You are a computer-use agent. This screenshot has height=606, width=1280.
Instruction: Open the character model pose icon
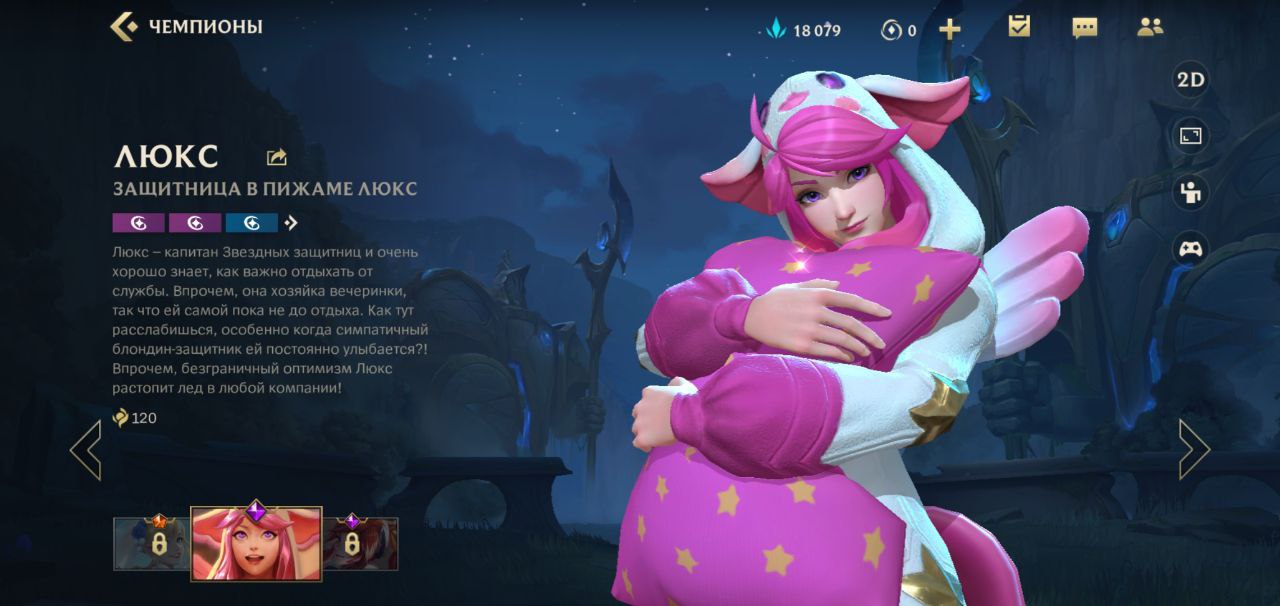click(1190, 192)
